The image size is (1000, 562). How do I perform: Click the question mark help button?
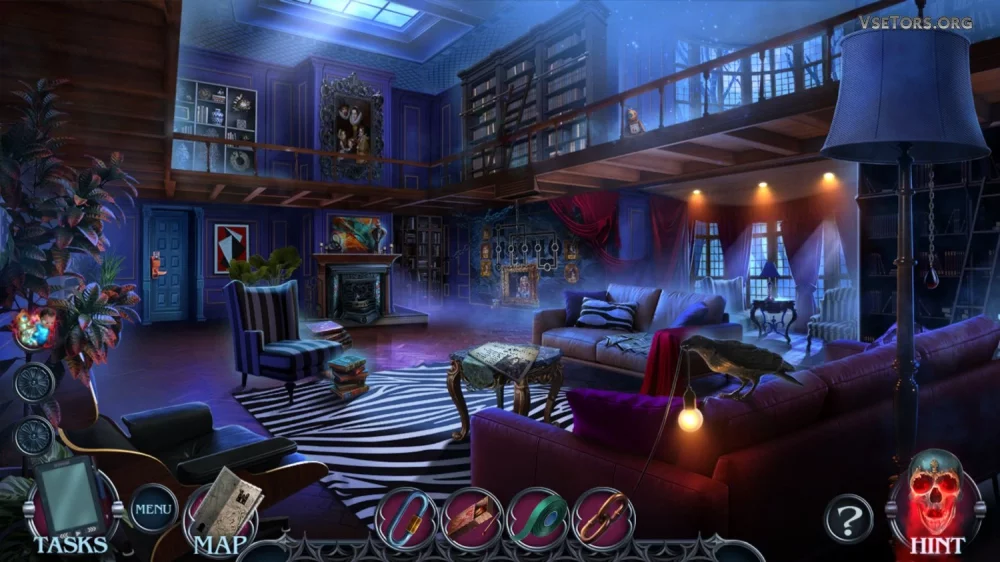coord(848,520)
